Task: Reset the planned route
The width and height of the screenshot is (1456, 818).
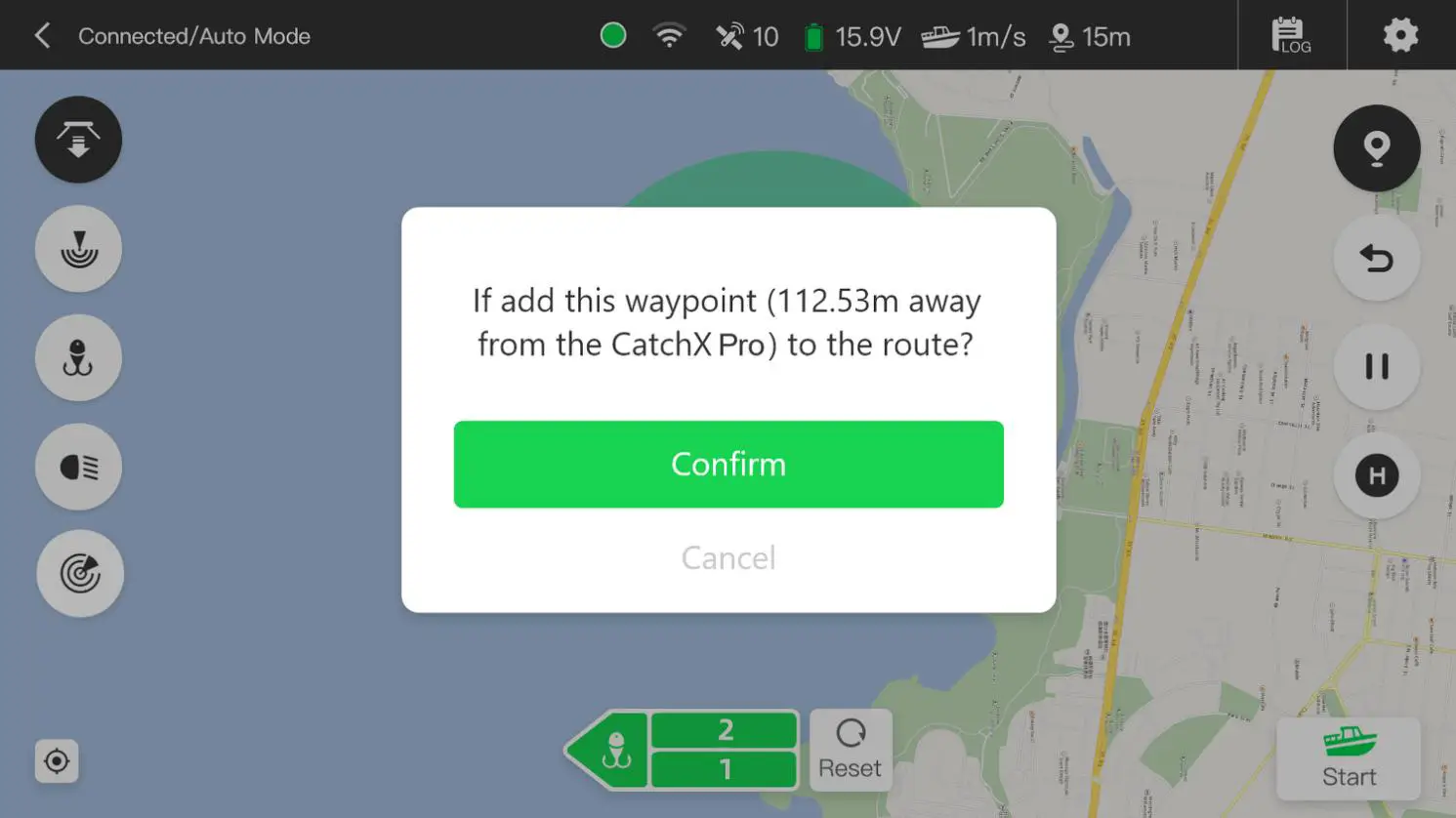Action: coord(850,750)
